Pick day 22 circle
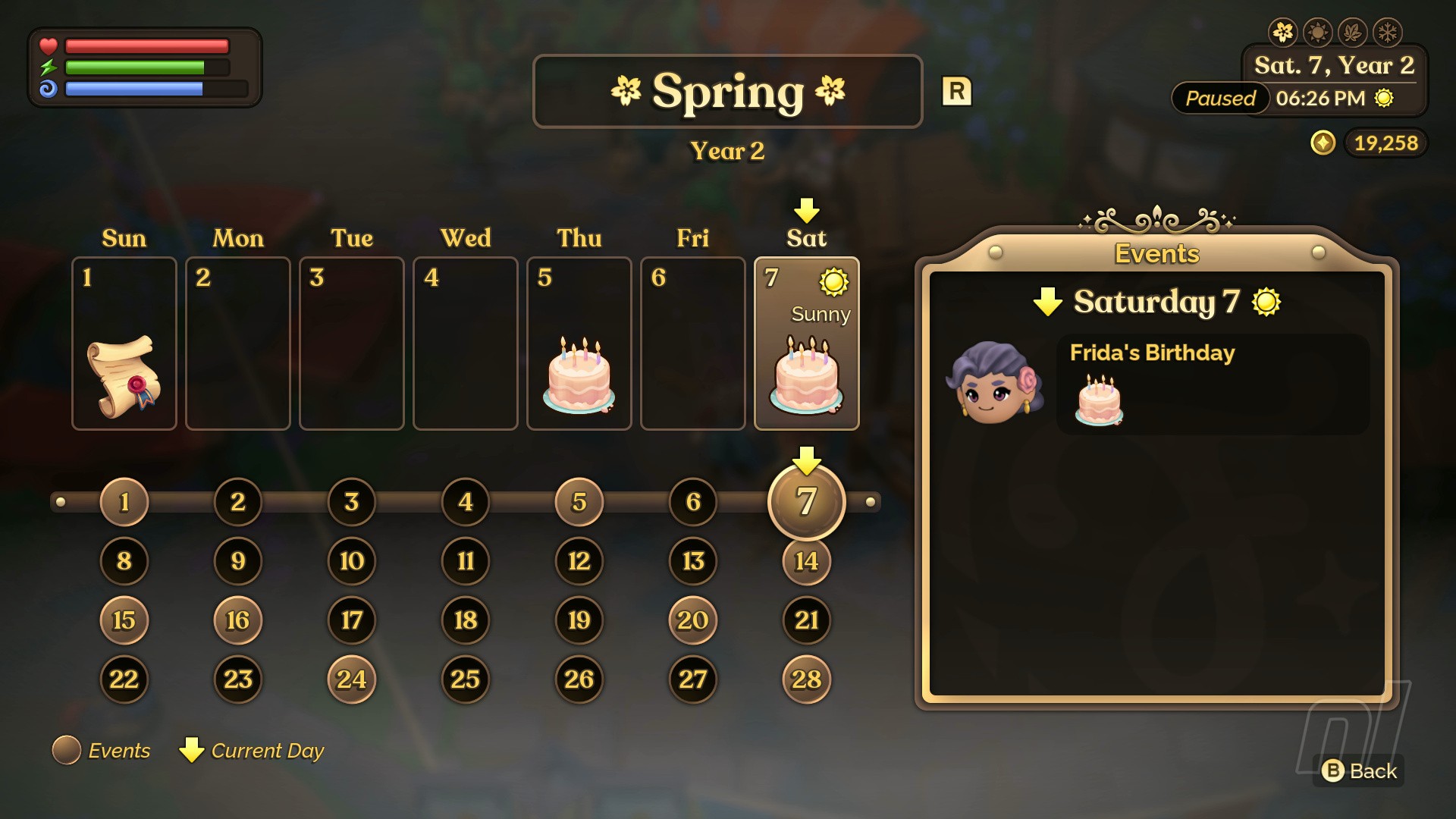This screenshot has width=1456, height=819. click(x=124, y=679)
